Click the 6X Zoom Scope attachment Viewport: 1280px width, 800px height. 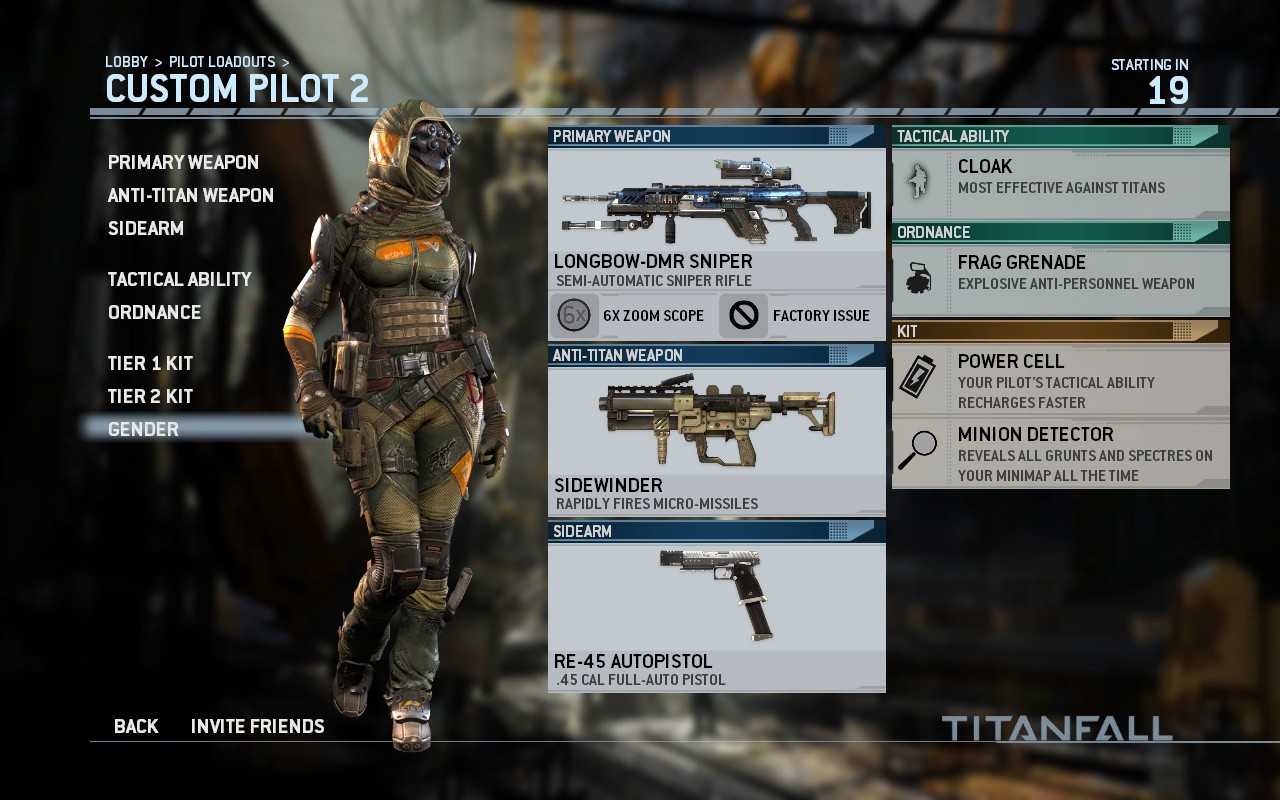[629, 316]
